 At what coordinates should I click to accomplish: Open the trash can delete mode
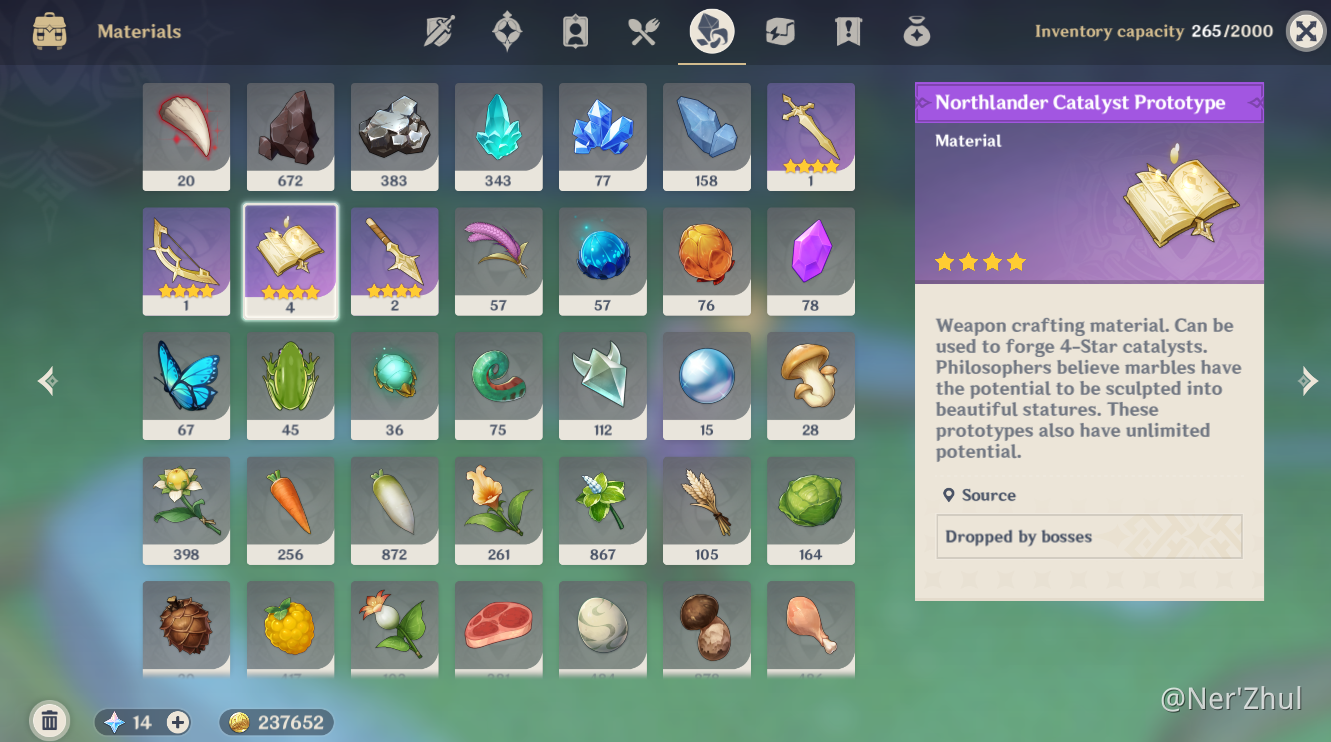pos(49,720)
